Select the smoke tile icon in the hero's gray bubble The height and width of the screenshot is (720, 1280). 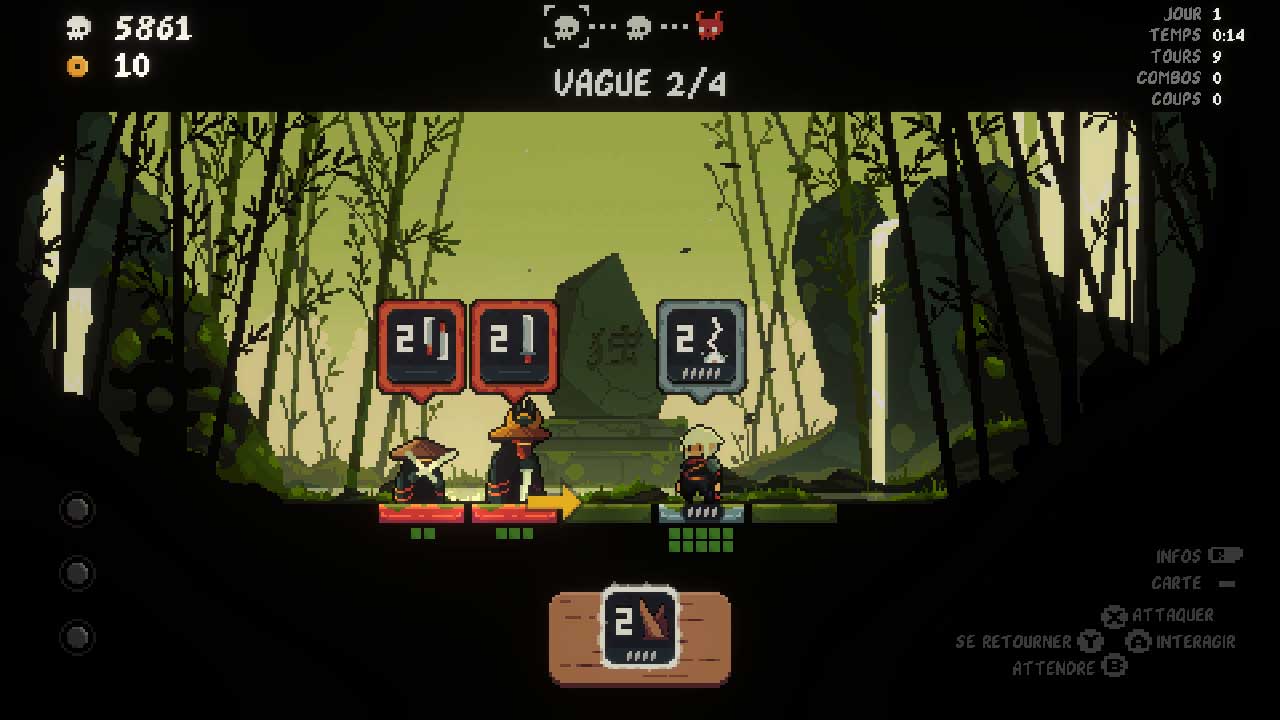703,342
